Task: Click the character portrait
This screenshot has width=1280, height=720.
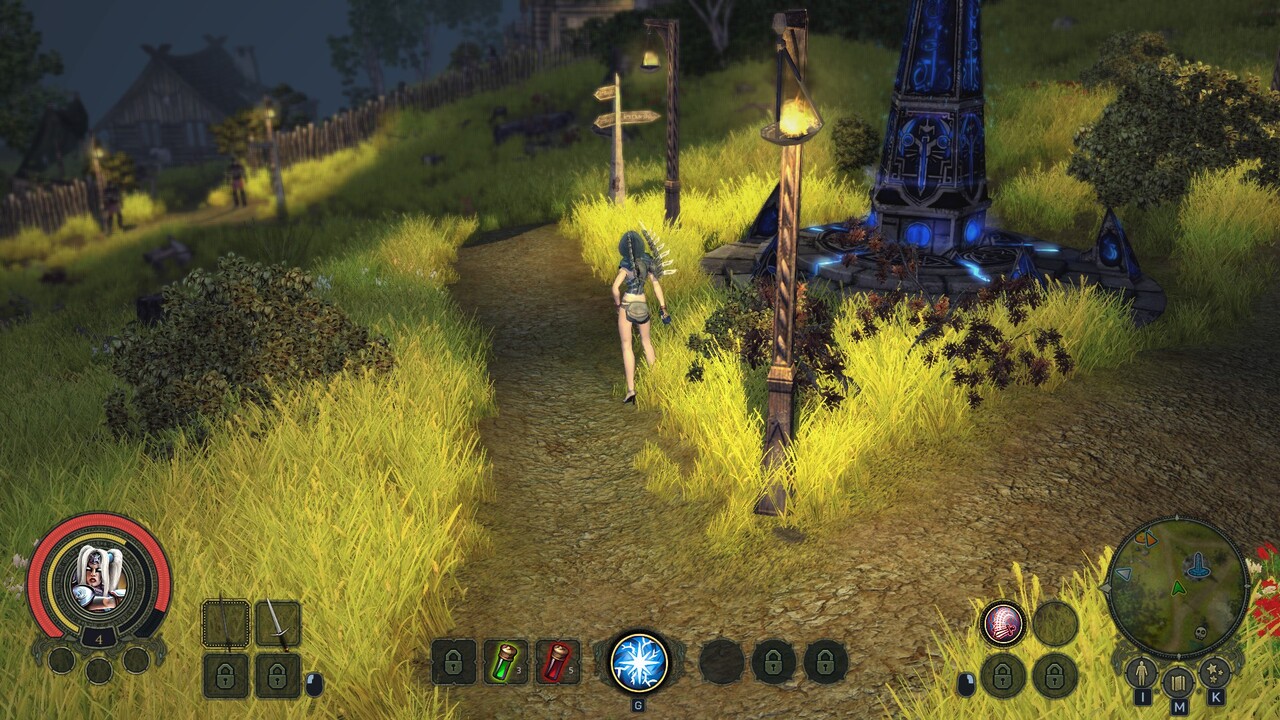Action: point(98,579)
